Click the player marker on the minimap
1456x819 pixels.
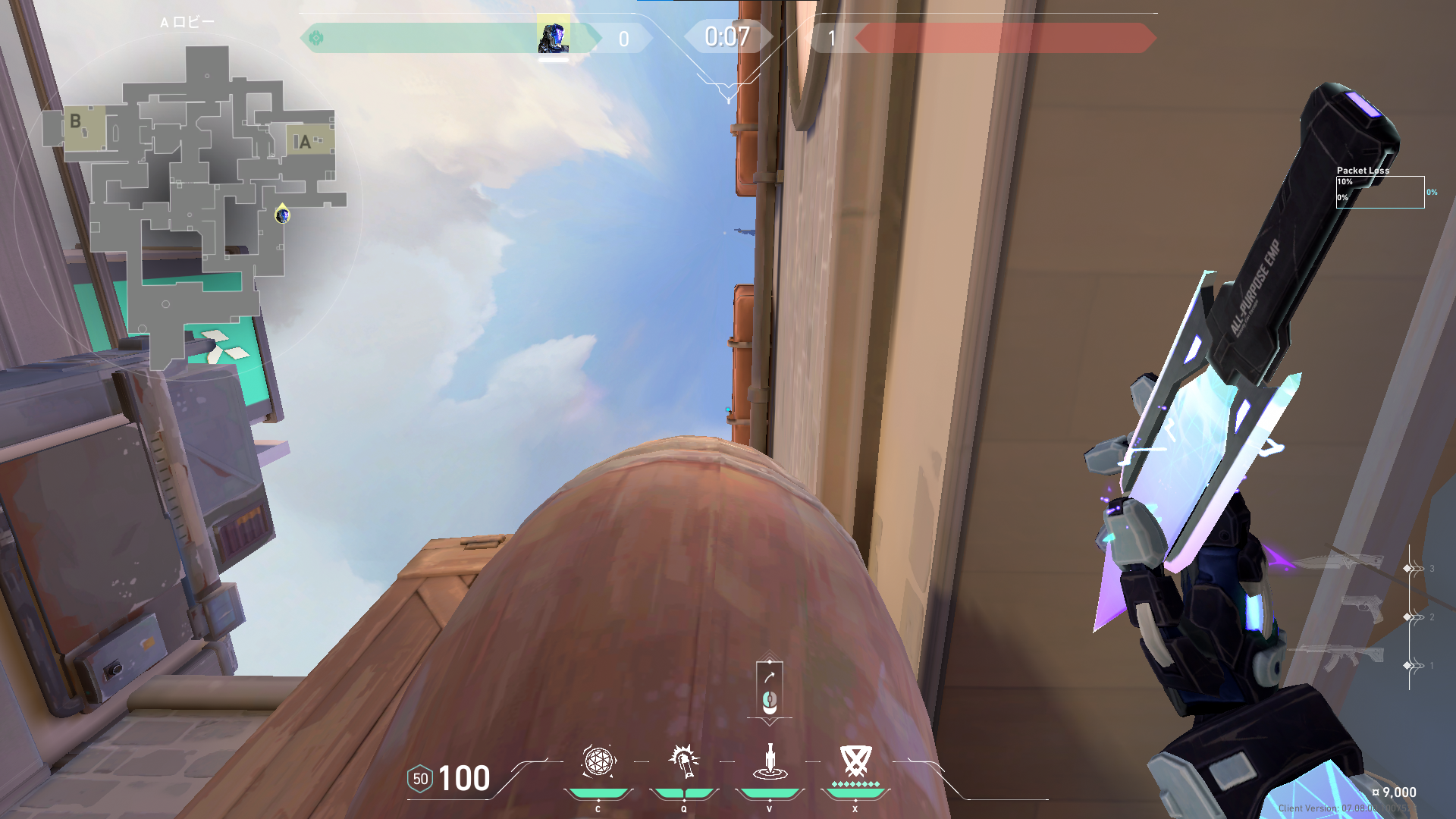pos(282,215)
